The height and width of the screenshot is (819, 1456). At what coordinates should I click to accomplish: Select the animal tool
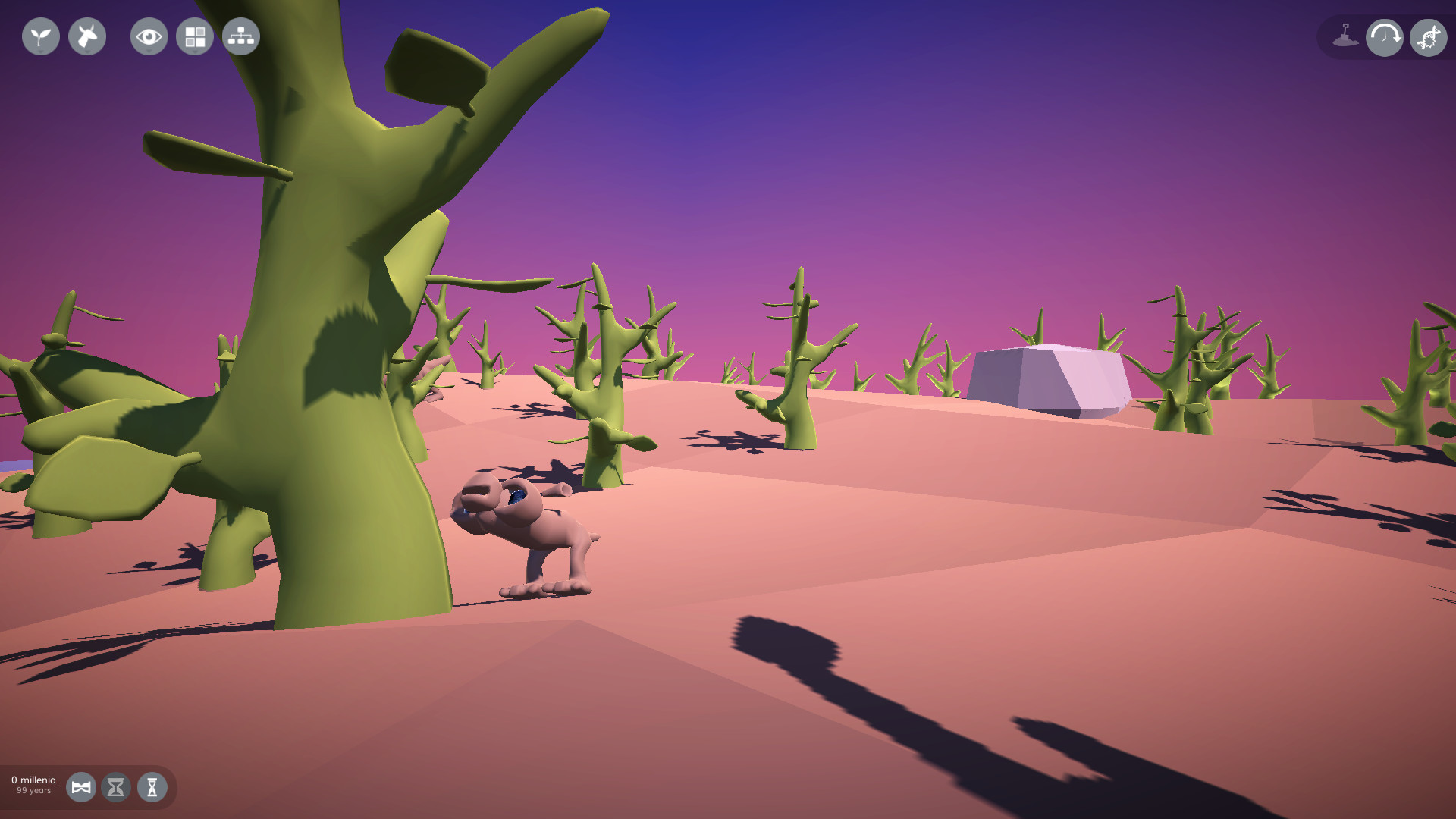[x=86, y=36]
